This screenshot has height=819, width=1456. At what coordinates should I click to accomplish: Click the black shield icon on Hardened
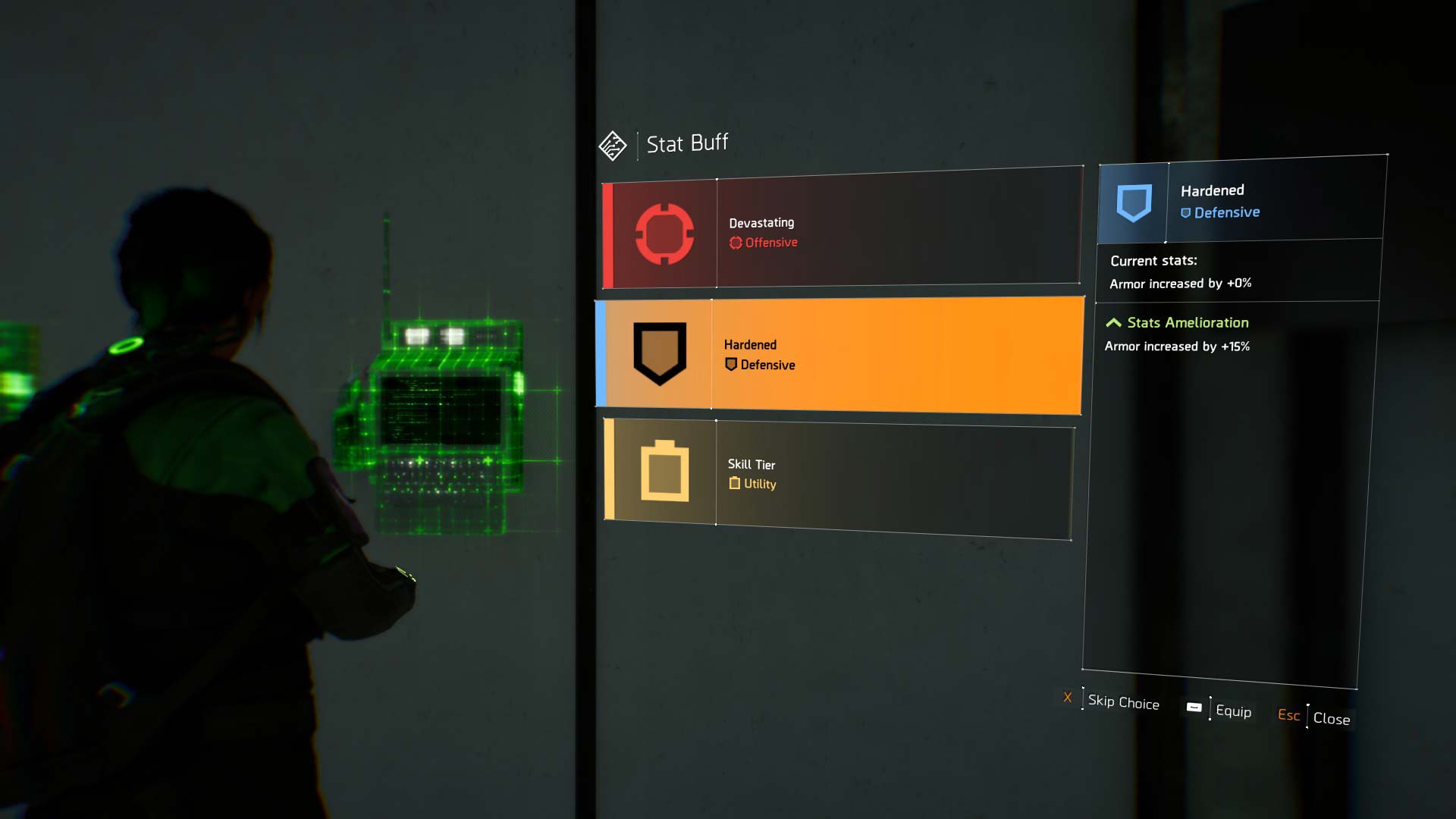pos(660,353)
